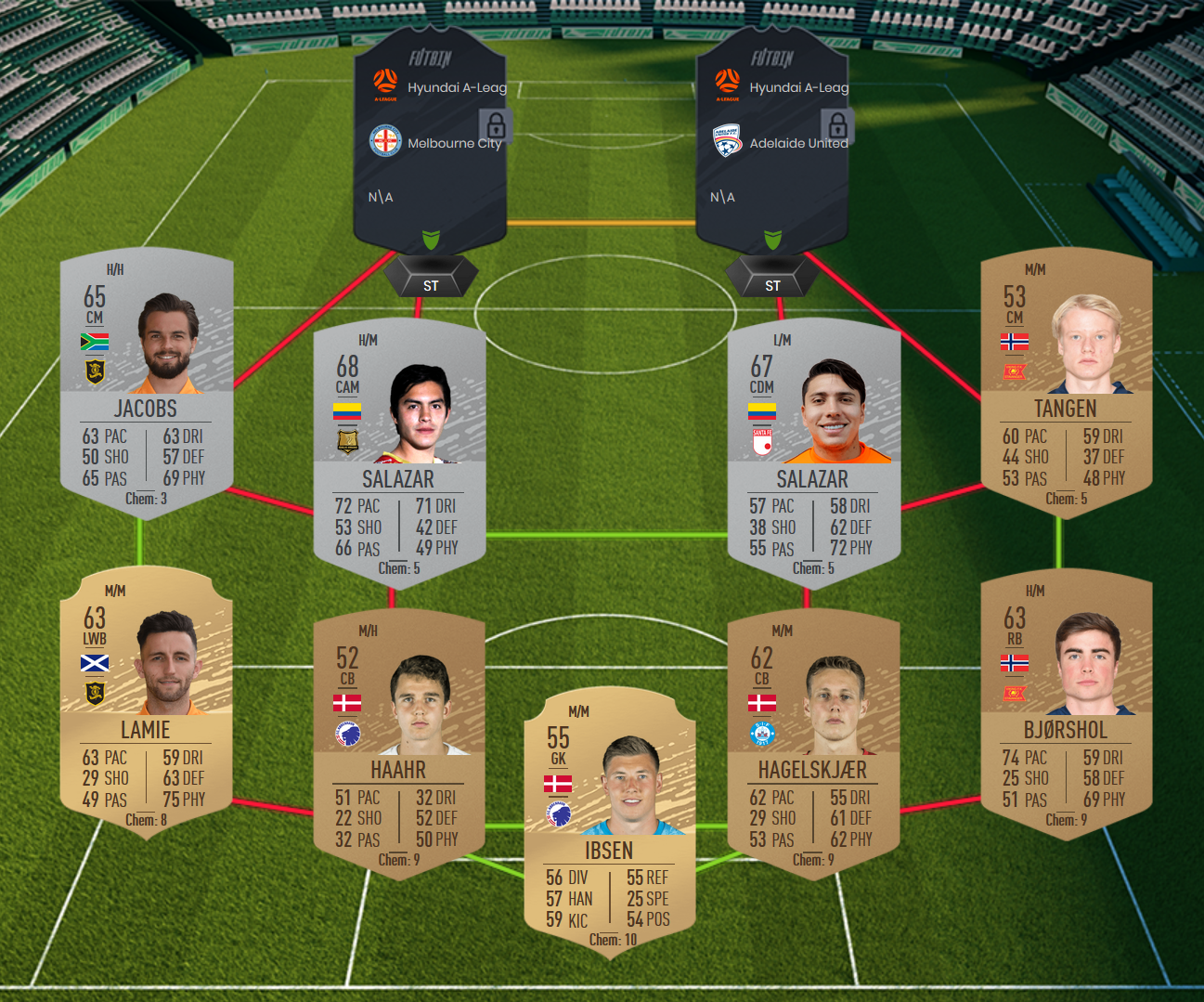Click the Hyundai A-League league name text
Screen dimensions: 1204x1002
[x=459, y=86]
